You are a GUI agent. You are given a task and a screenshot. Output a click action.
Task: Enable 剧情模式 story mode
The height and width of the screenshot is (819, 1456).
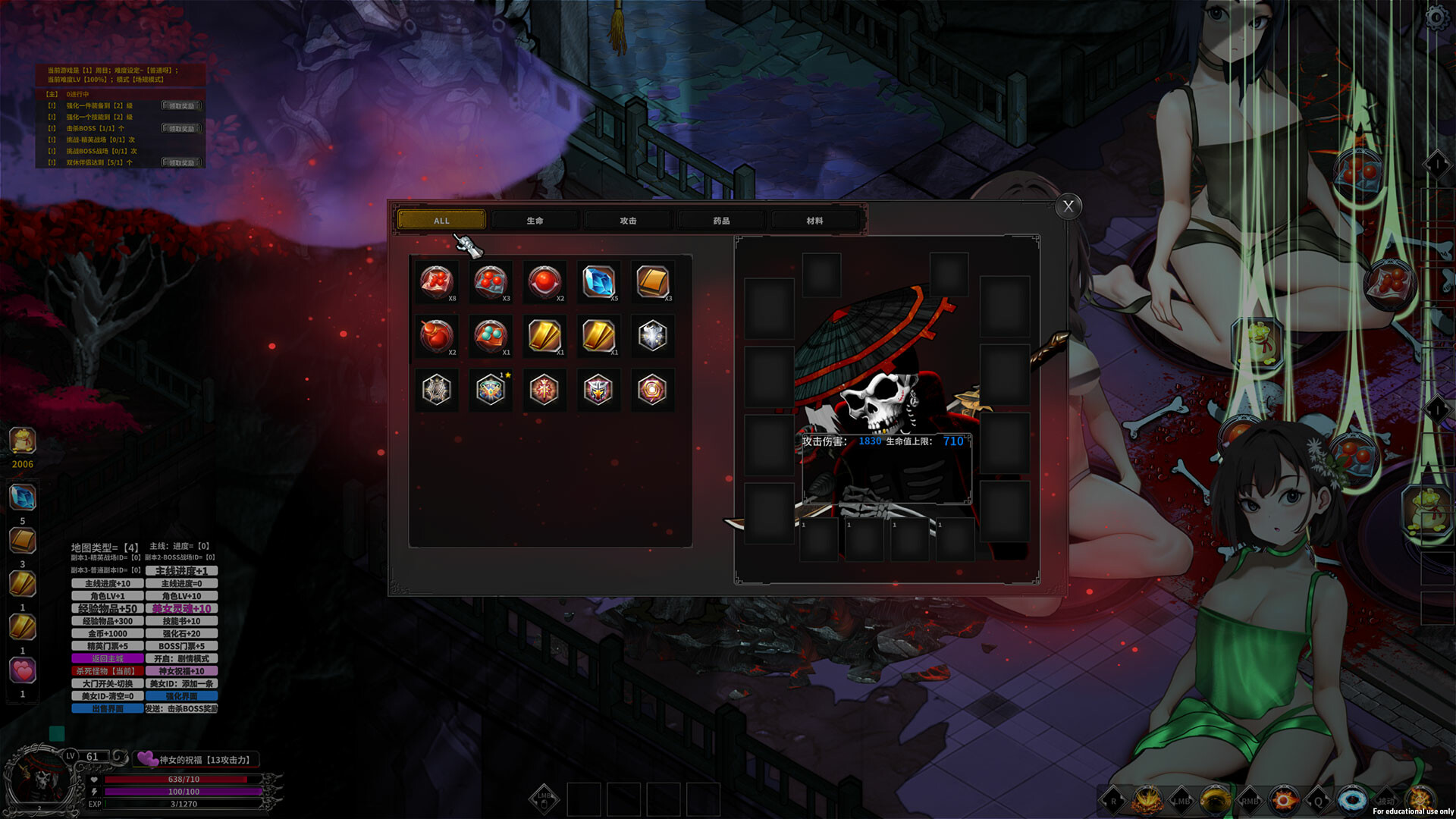coord(180,658)
